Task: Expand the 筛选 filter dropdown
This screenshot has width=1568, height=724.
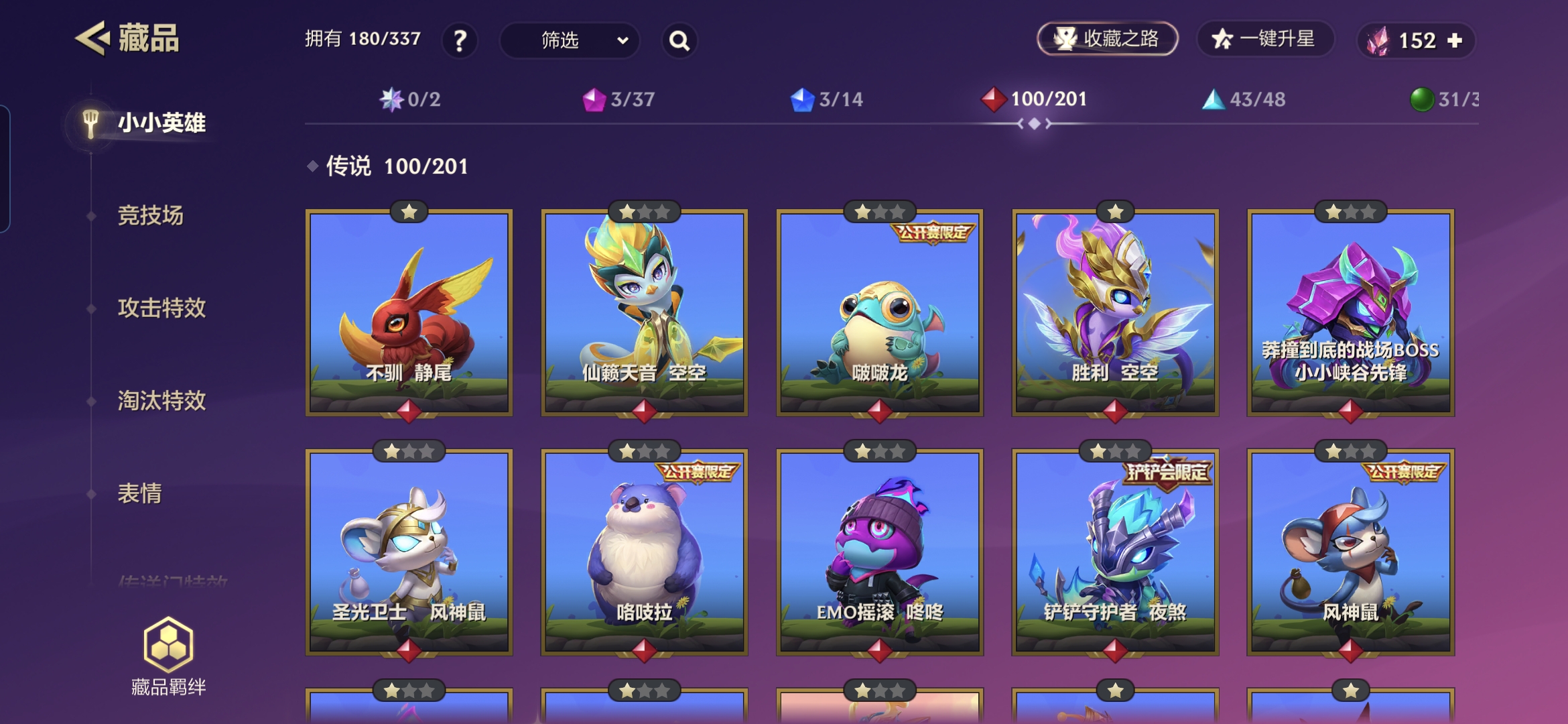Action: coord(570,41)
